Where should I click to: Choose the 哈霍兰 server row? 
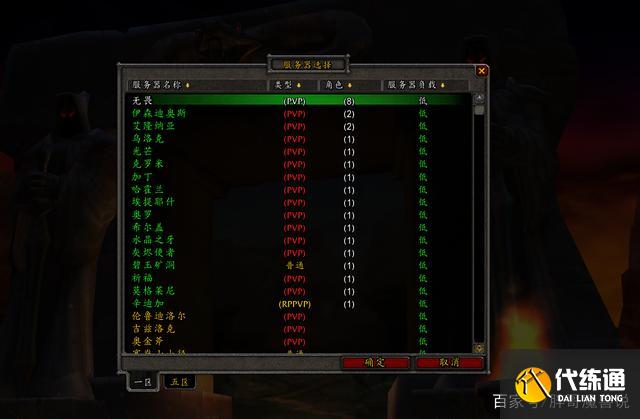click(295, 189)
